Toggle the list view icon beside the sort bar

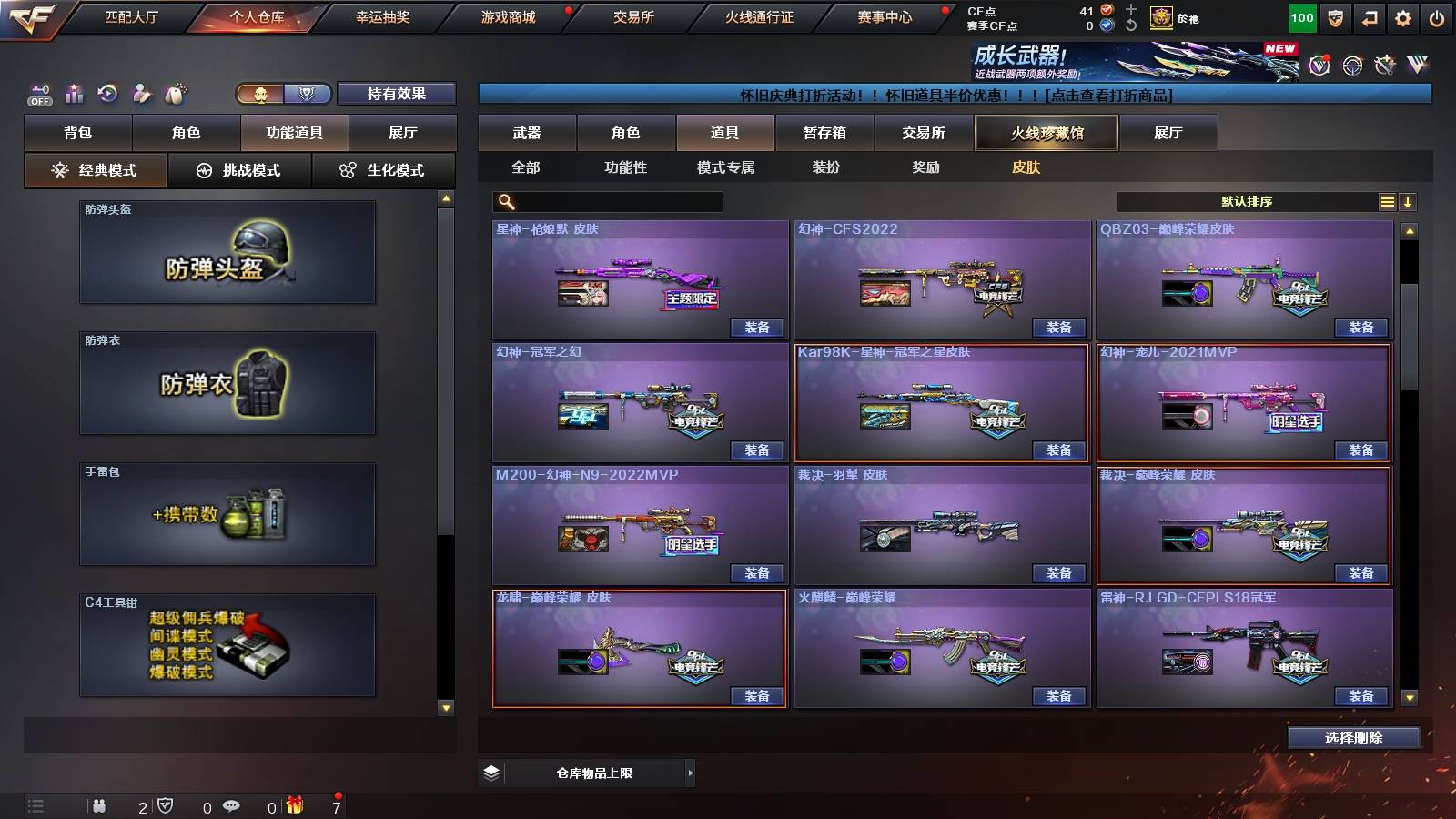point(1387,202)
